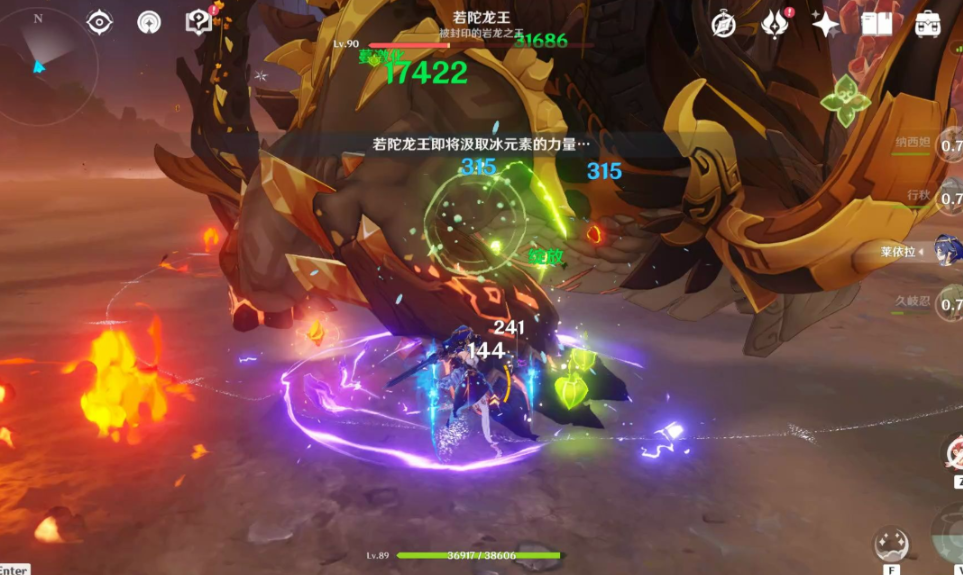Screen dimensions: 963x575
Task: Activate the sparkling elemental skill orb
Action: (x=890, y=544)
